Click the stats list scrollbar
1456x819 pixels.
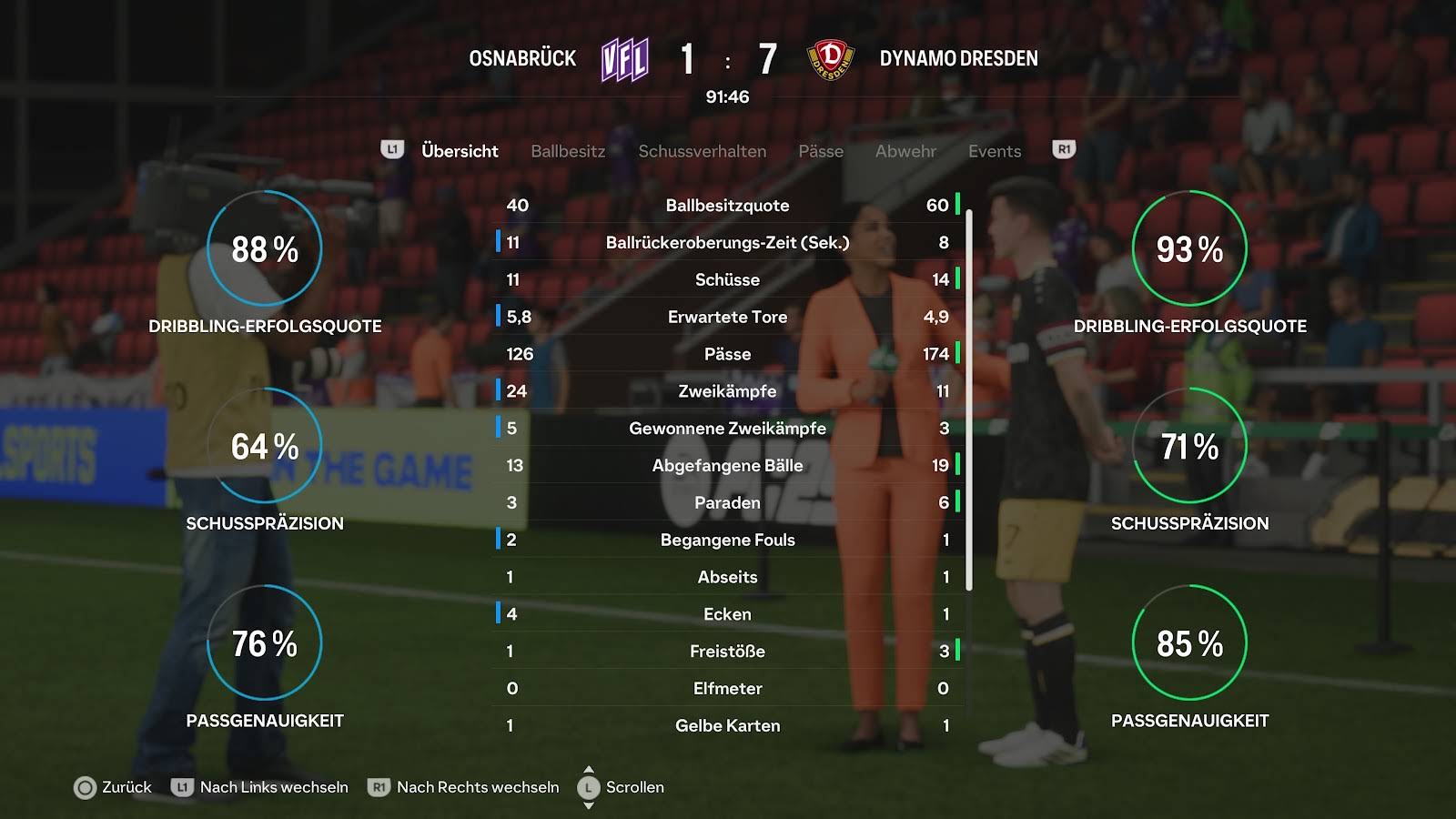coord(969,400)
